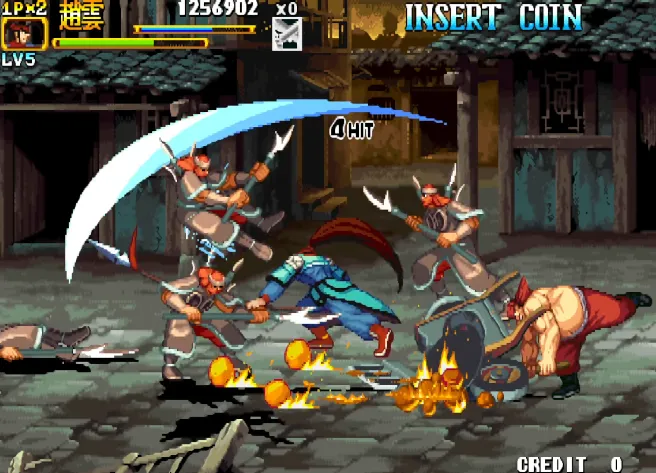
Task: Click the INSERT COIN player two prompt
Action: (x=493, y=17)
